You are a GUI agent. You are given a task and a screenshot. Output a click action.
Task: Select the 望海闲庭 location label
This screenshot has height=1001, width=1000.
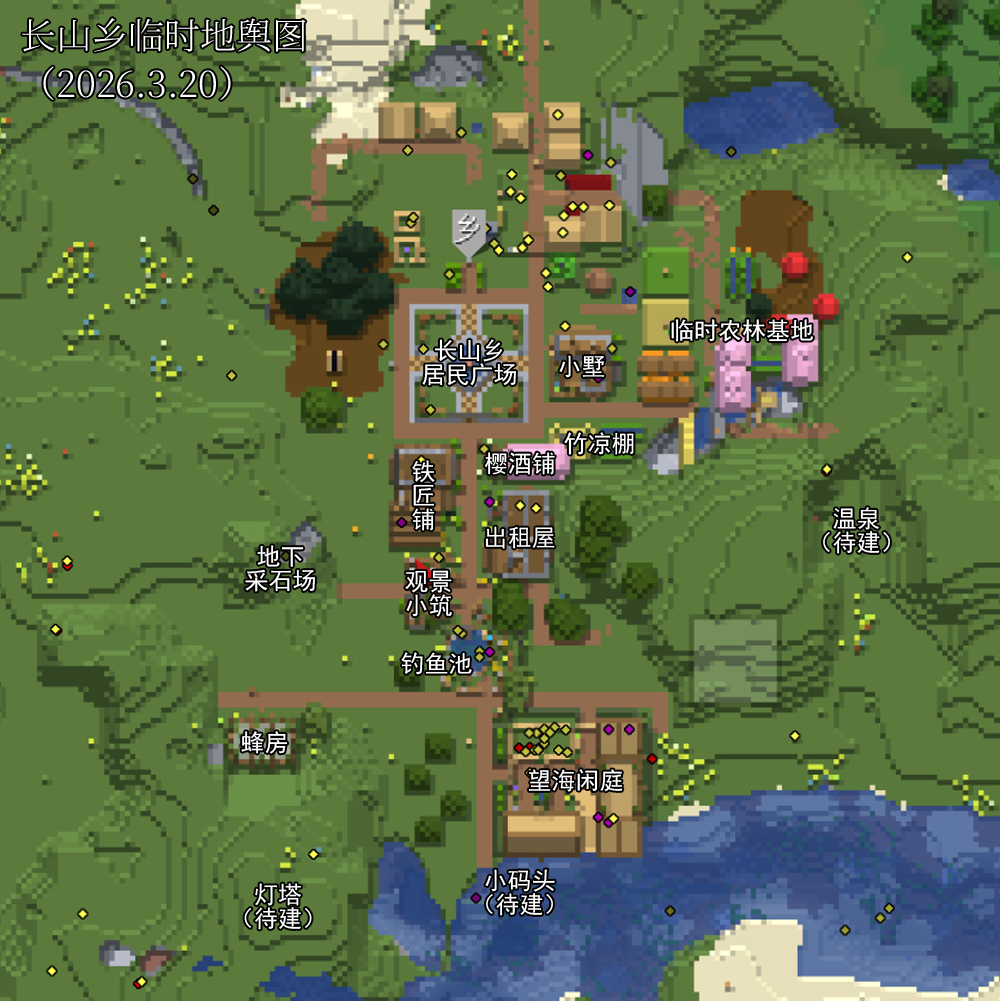[x=575, y=781]
